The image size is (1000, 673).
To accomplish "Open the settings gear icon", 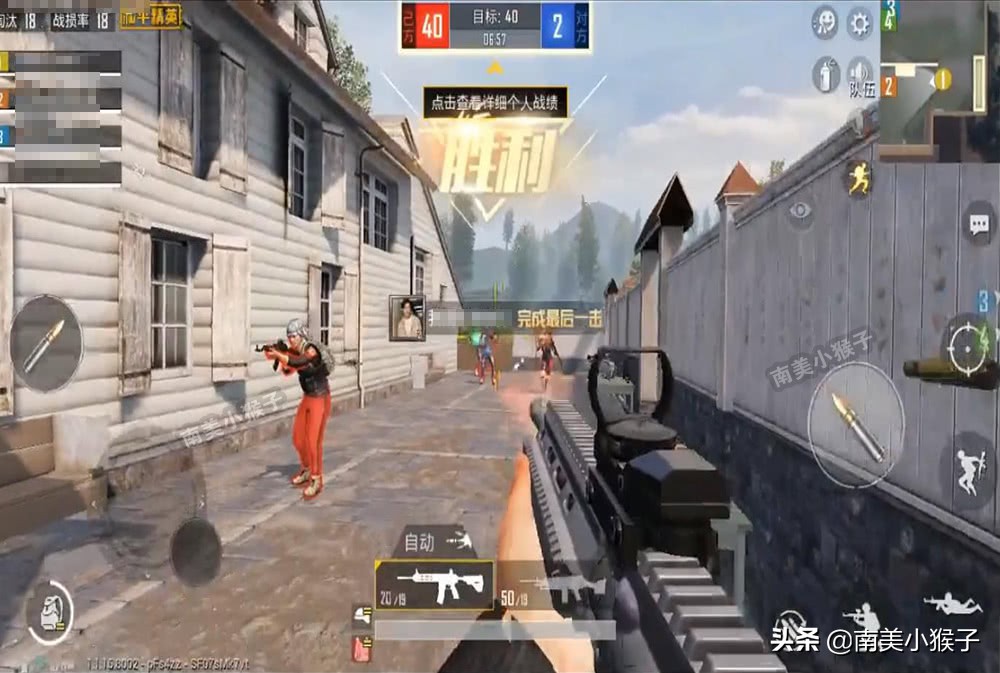I will (x=859, y=22).
